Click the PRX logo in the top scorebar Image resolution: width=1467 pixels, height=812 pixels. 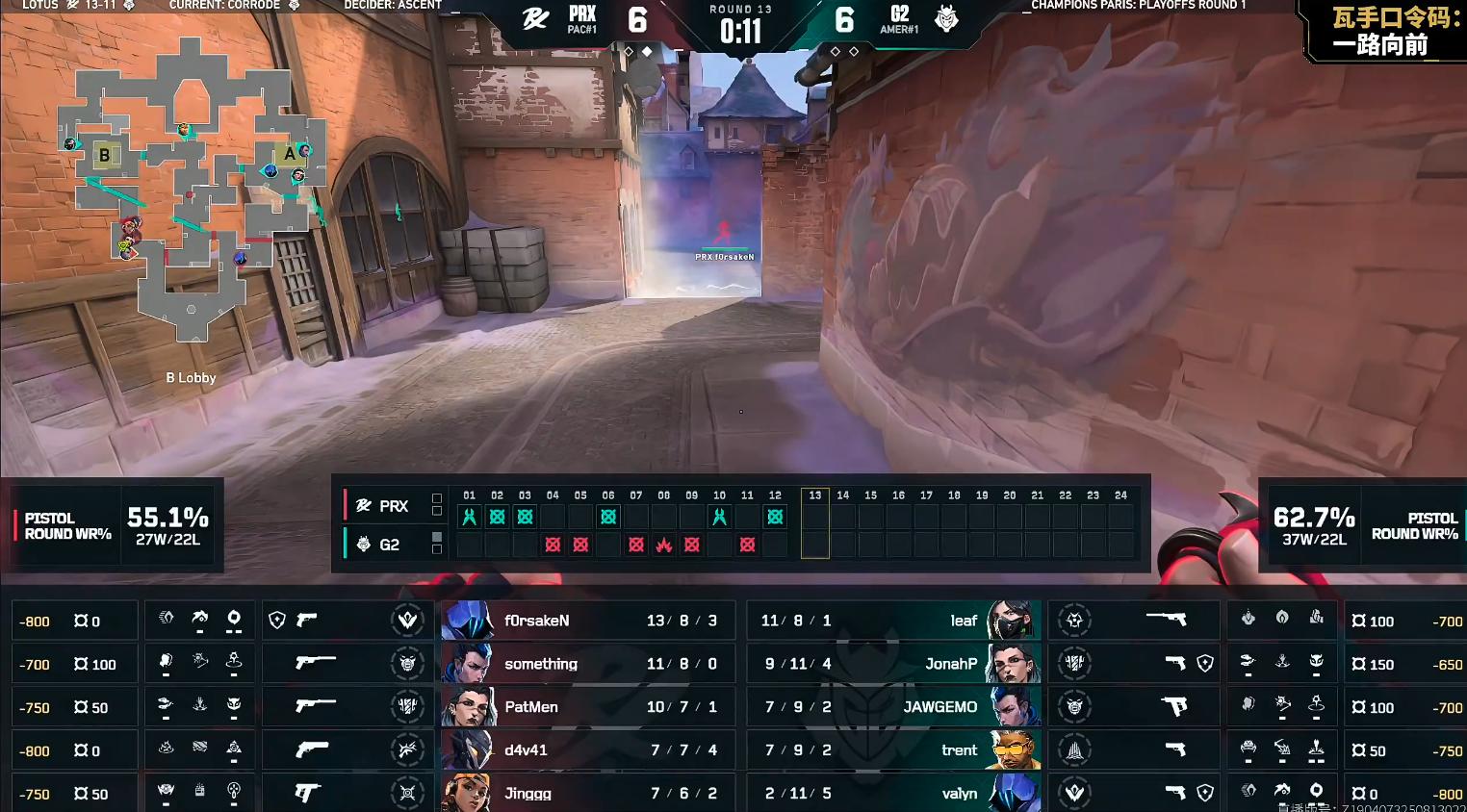535,18
